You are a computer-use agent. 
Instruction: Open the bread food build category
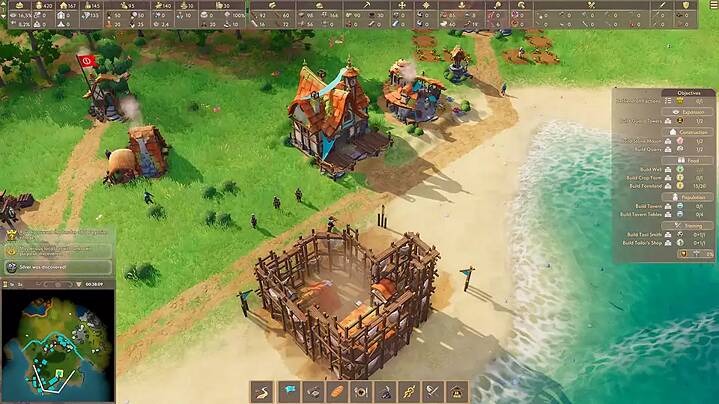(337, 391)
